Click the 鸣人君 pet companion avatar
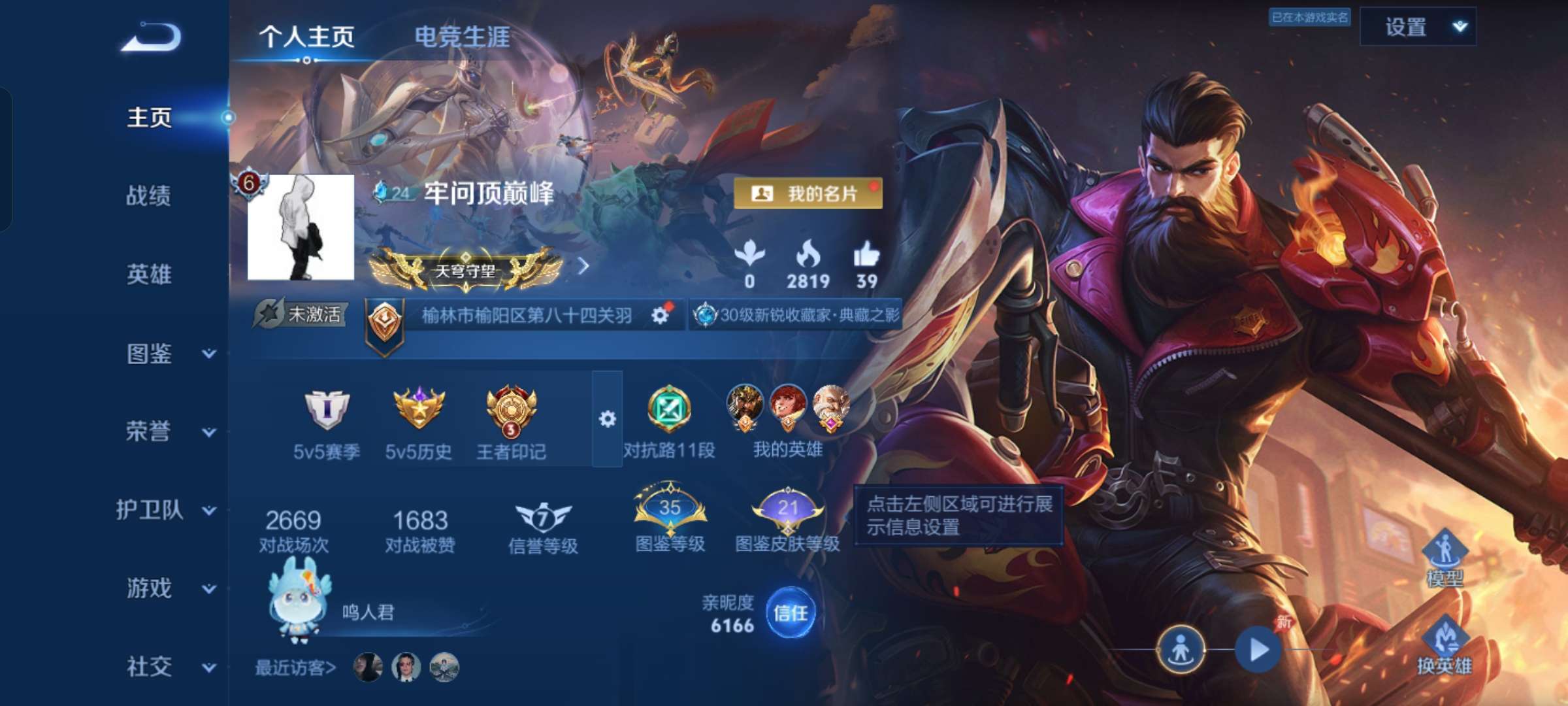 point(297,608)
